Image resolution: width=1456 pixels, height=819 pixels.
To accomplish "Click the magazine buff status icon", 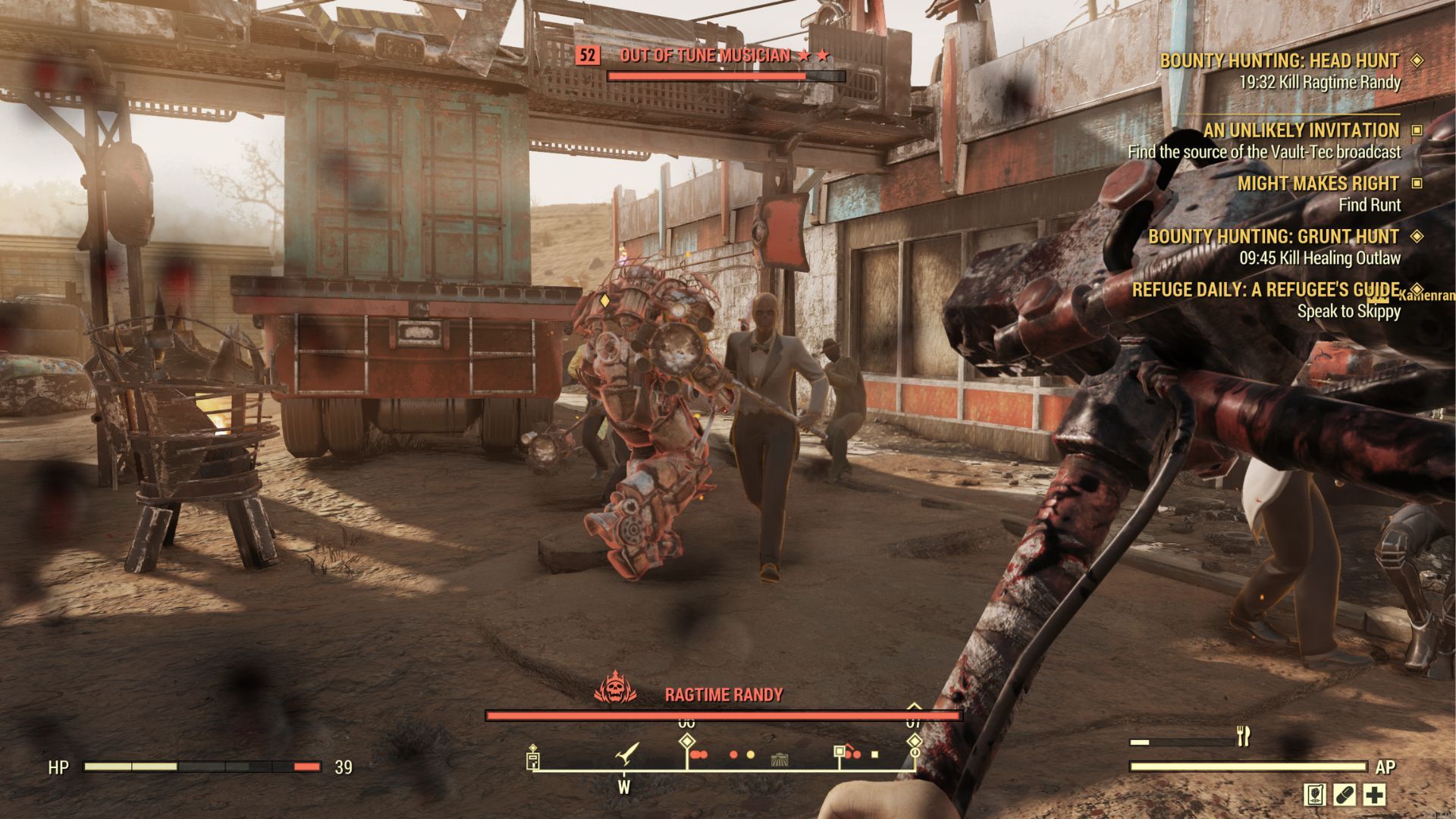I will point(1314,795).
